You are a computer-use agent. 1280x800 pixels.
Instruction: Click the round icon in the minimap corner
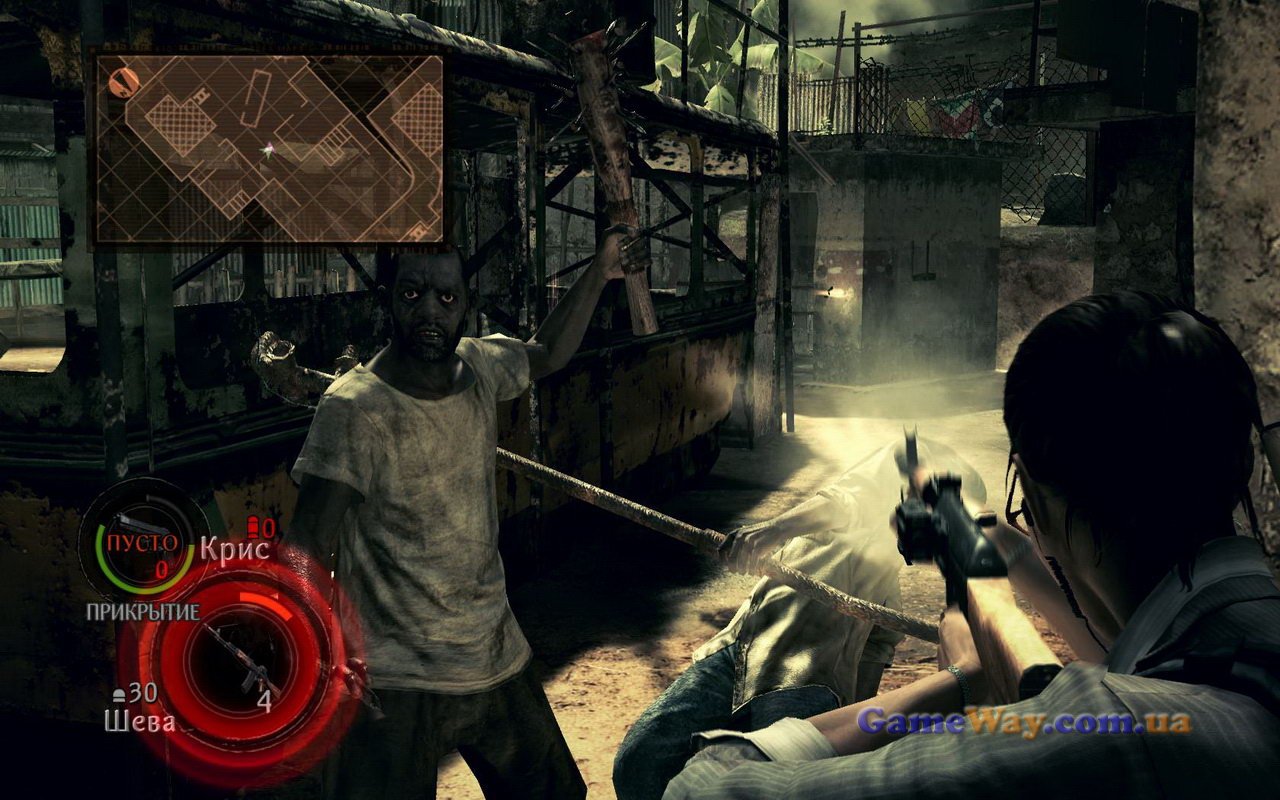(124, 82)
